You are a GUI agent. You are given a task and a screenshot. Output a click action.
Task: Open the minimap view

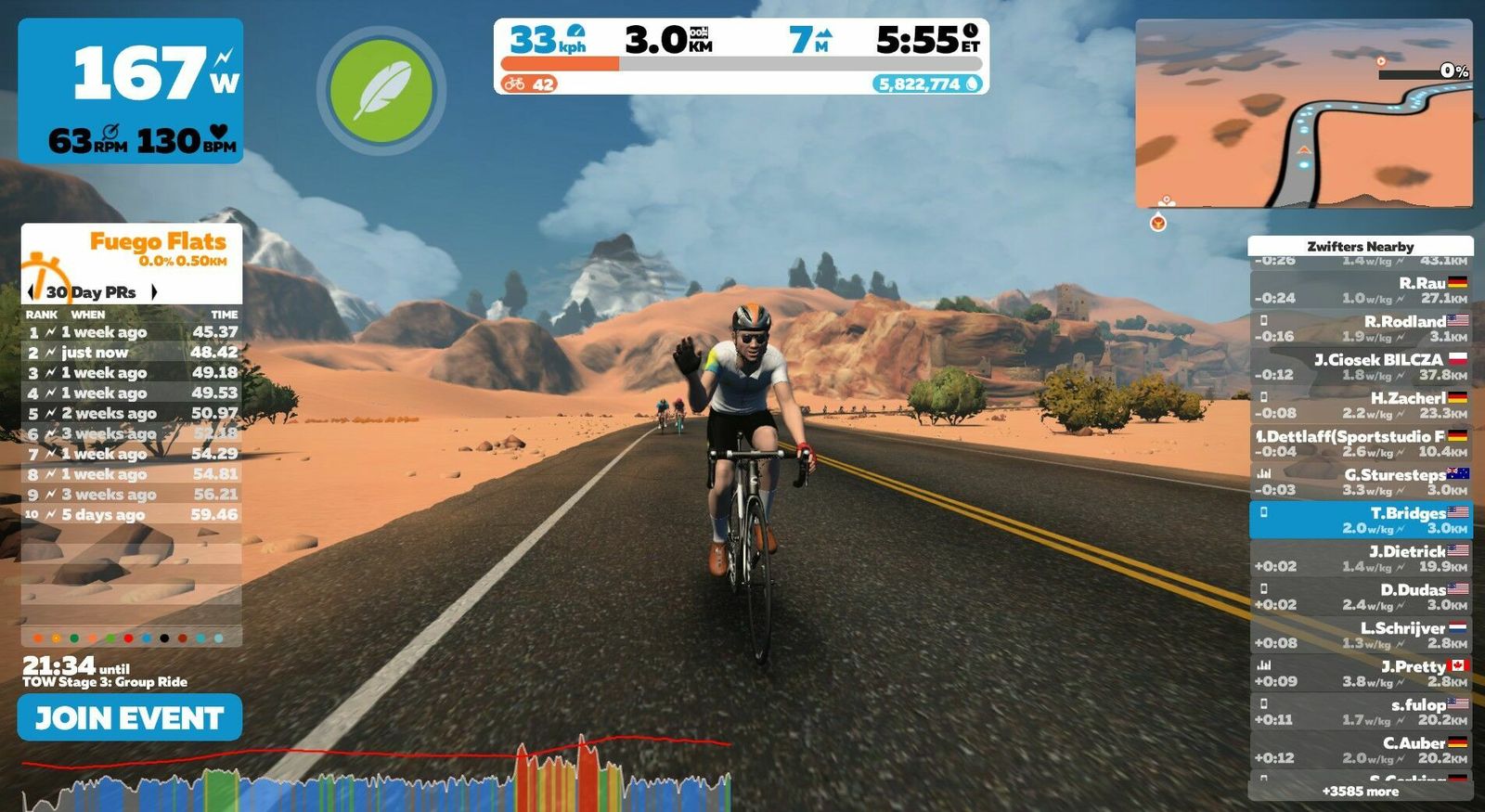[x=1303, y=113]
